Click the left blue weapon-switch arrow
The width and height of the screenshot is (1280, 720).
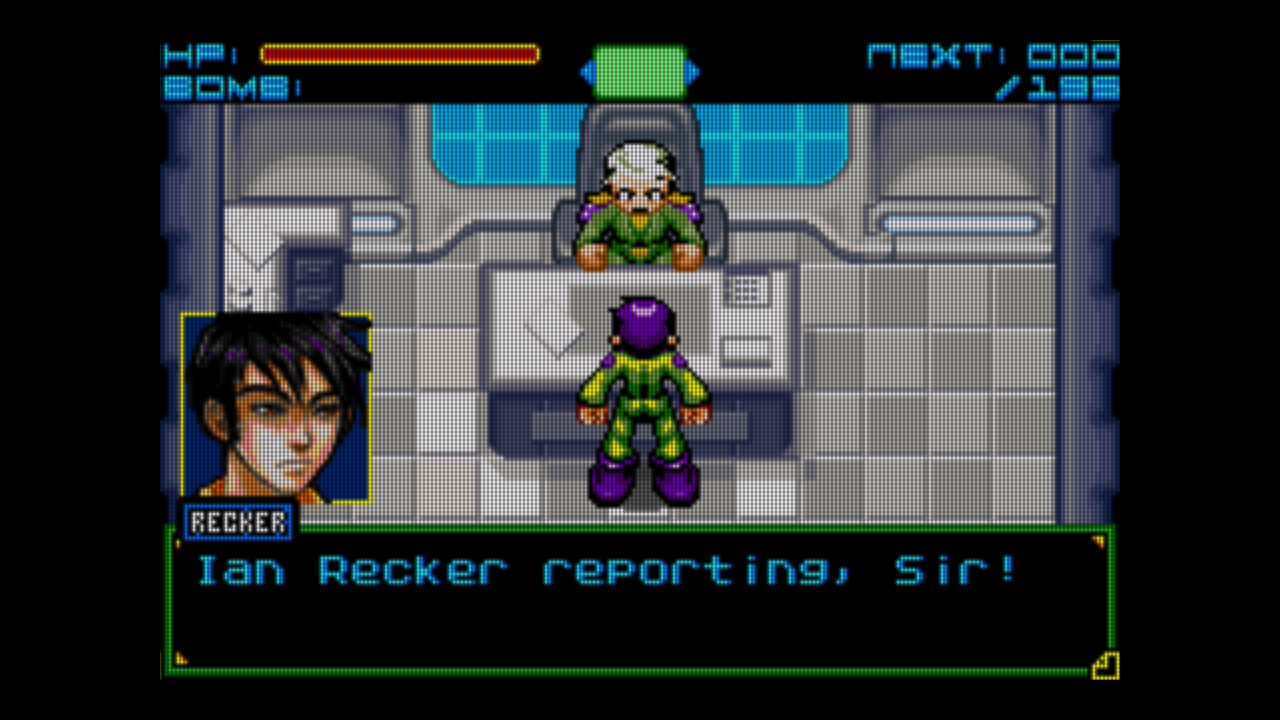pyautogui.click(x=587, y=72)
